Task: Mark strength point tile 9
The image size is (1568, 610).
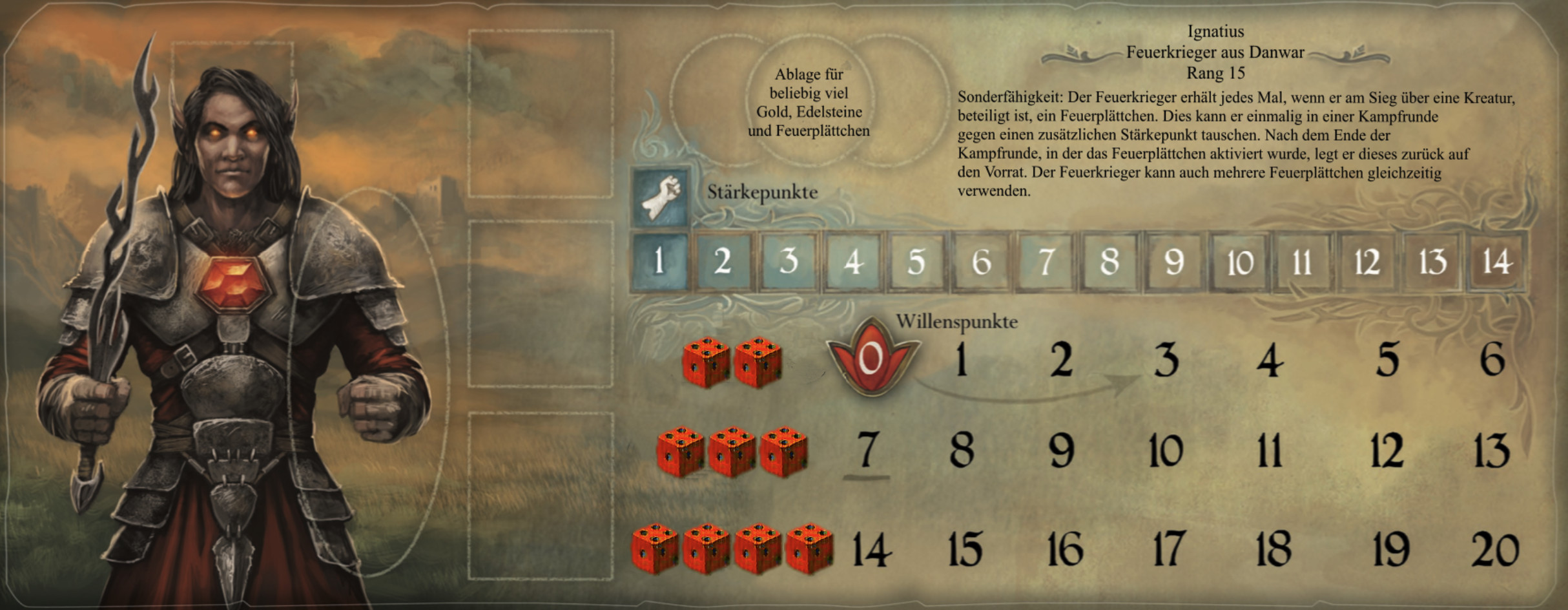Action: (x=1173, y=262)
